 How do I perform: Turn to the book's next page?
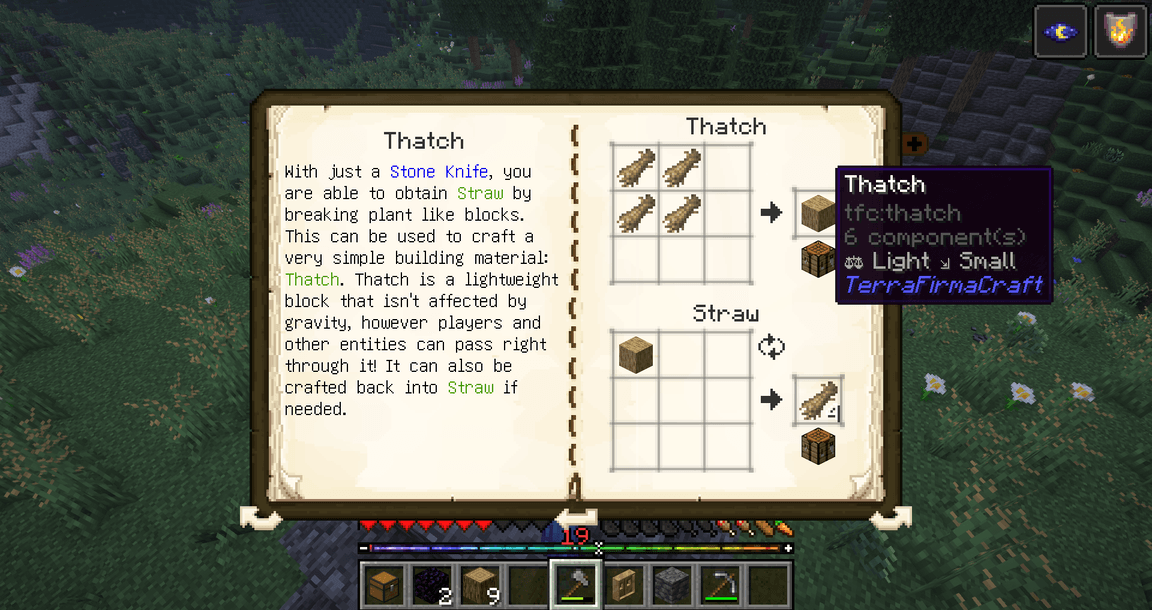pos(889,518)
